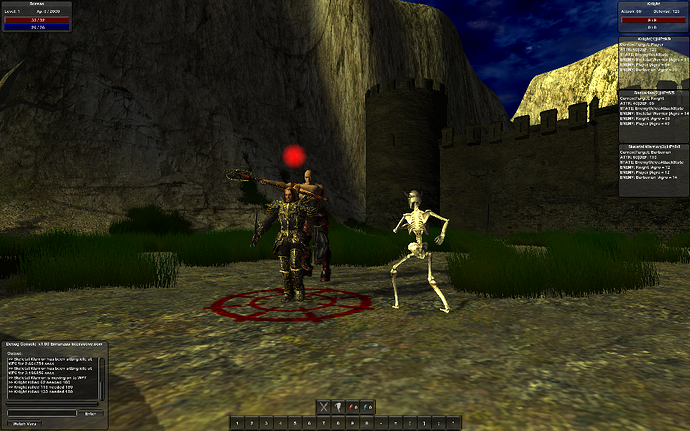
Task: Select hotbar slot number 1
Action: [x=239, y=423]
